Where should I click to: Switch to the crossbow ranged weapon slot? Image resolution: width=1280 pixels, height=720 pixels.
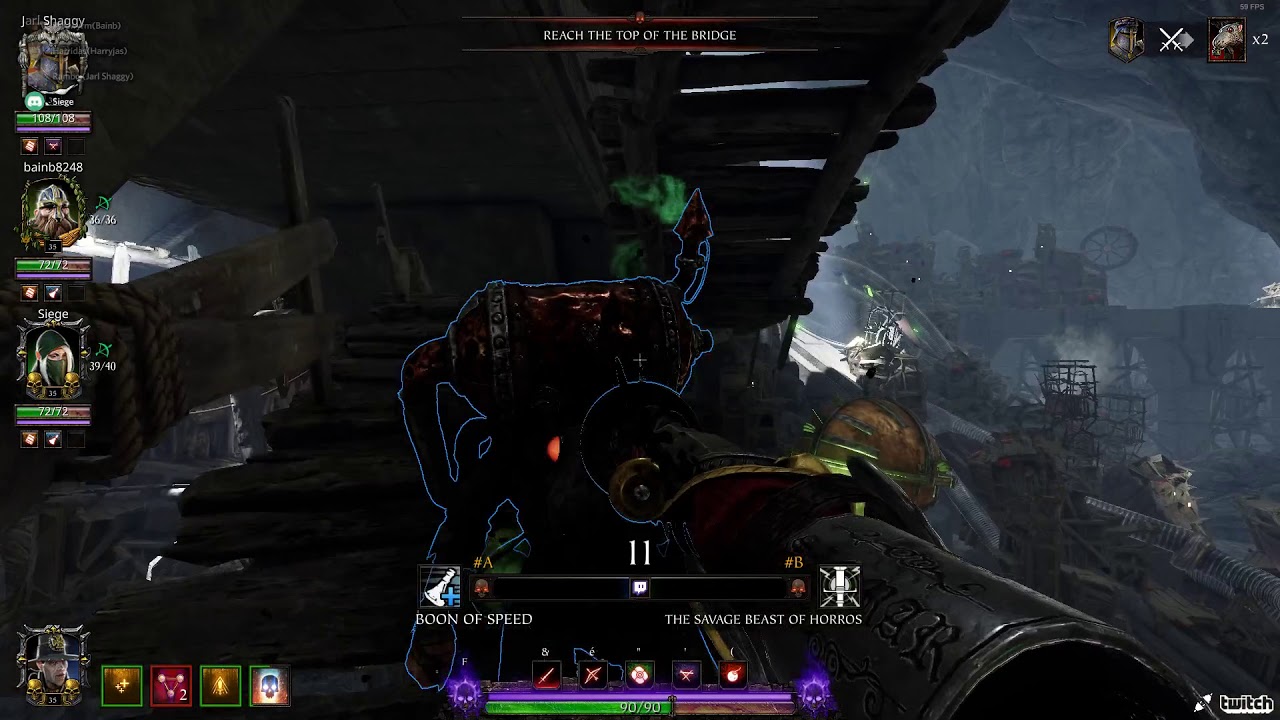(x=593, y=675)
